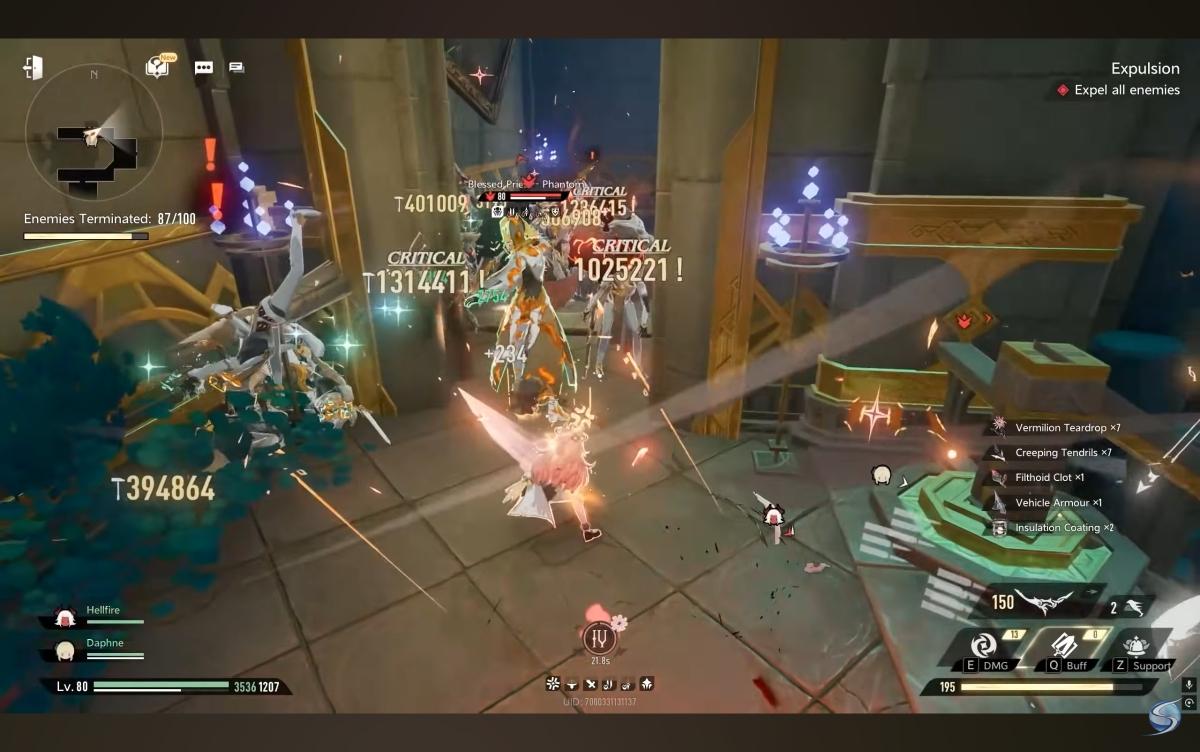Click the Insulation Coating loot entry
This screenshot has width=1200, height=752.
(1058, 528)
